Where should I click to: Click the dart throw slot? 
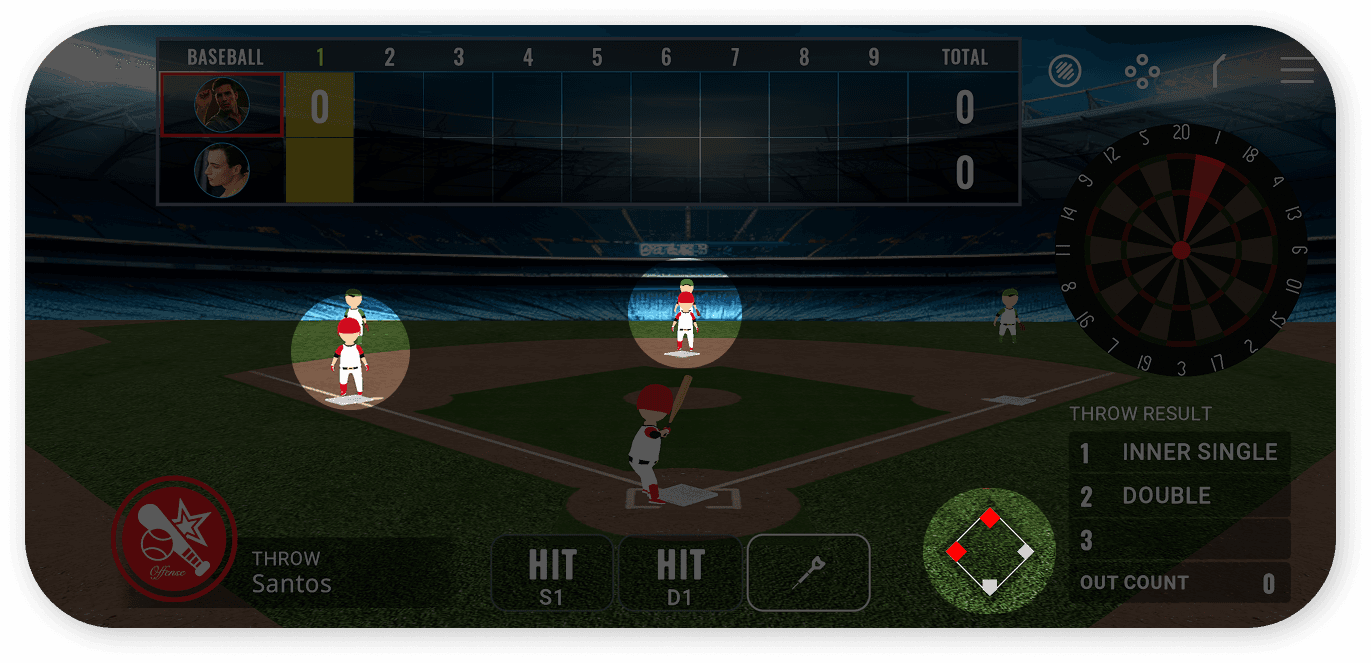point(808,573)
